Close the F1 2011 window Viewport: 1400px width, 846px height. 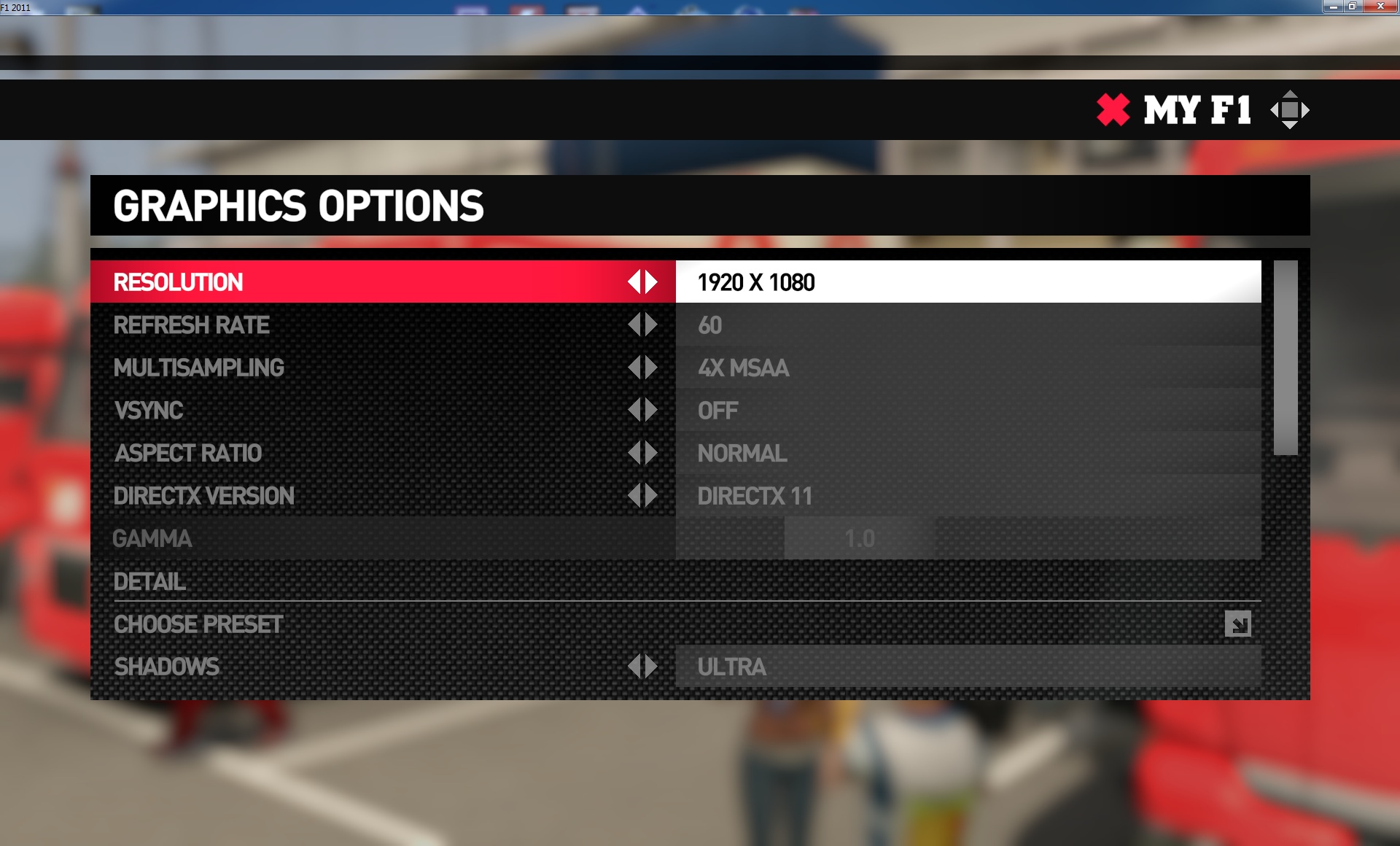pyautogui.click(x=1380, y=7)
